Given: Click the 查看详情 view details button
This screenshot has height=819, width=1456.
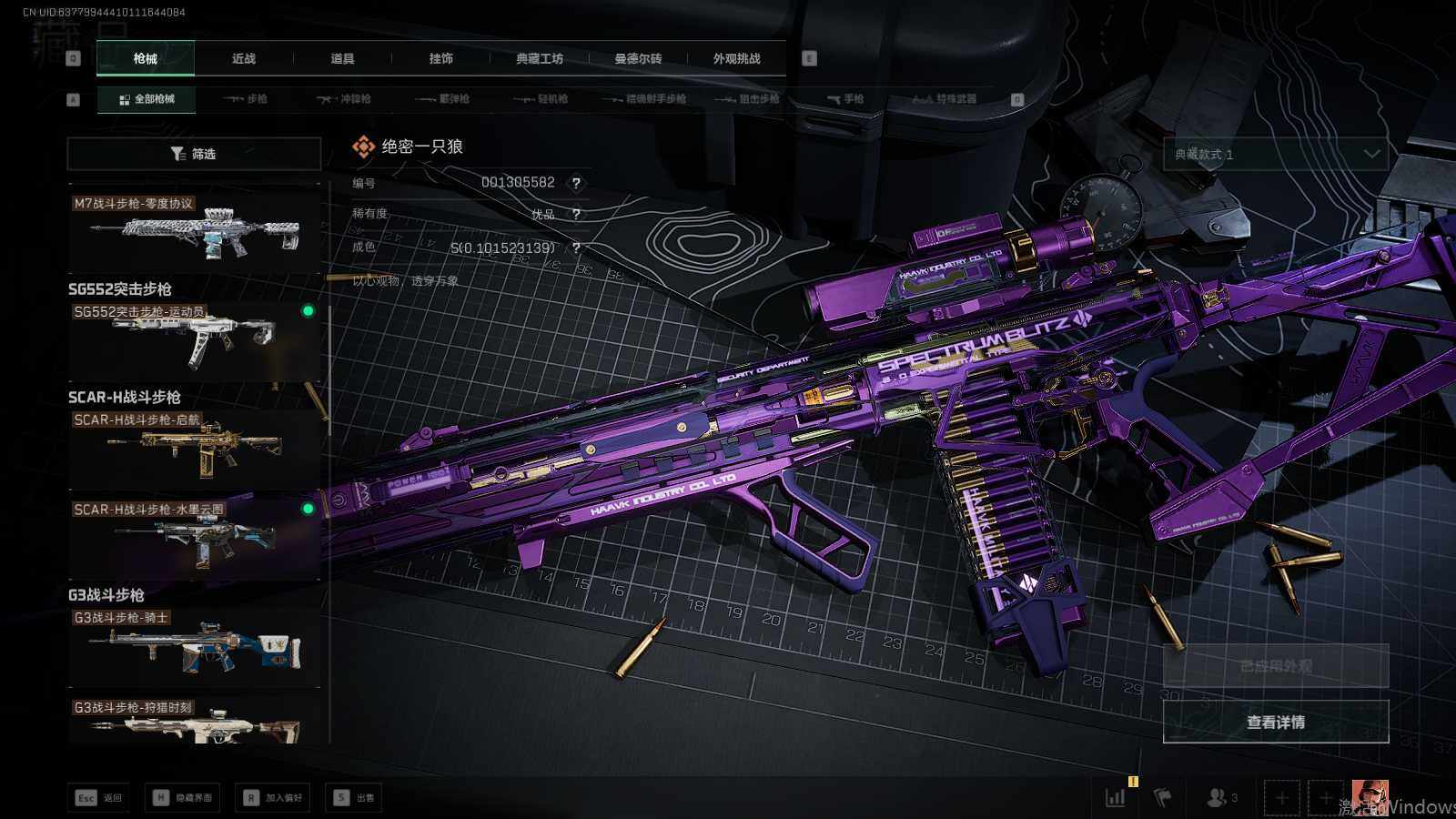Looking at the screenshot, I should [1276, 722].
